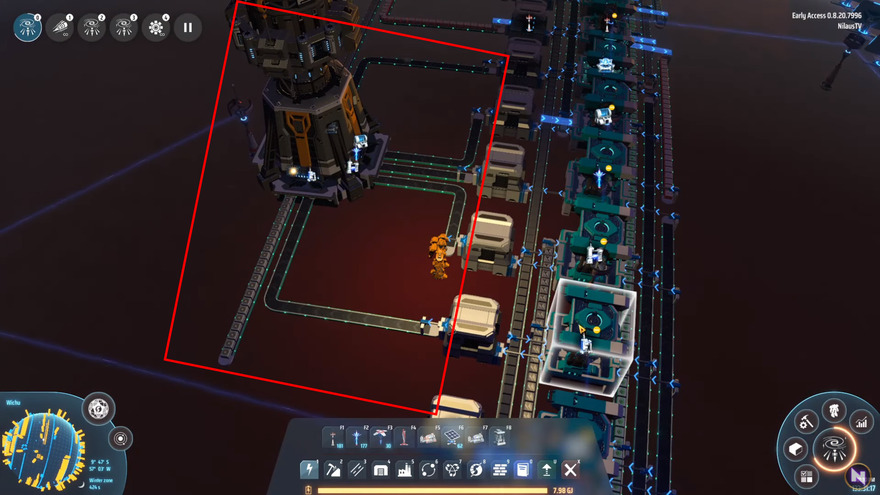Viewport: 880px width, 495px height.
Task: Select the solar panel in hotbar slot F6
Action: 453,438
